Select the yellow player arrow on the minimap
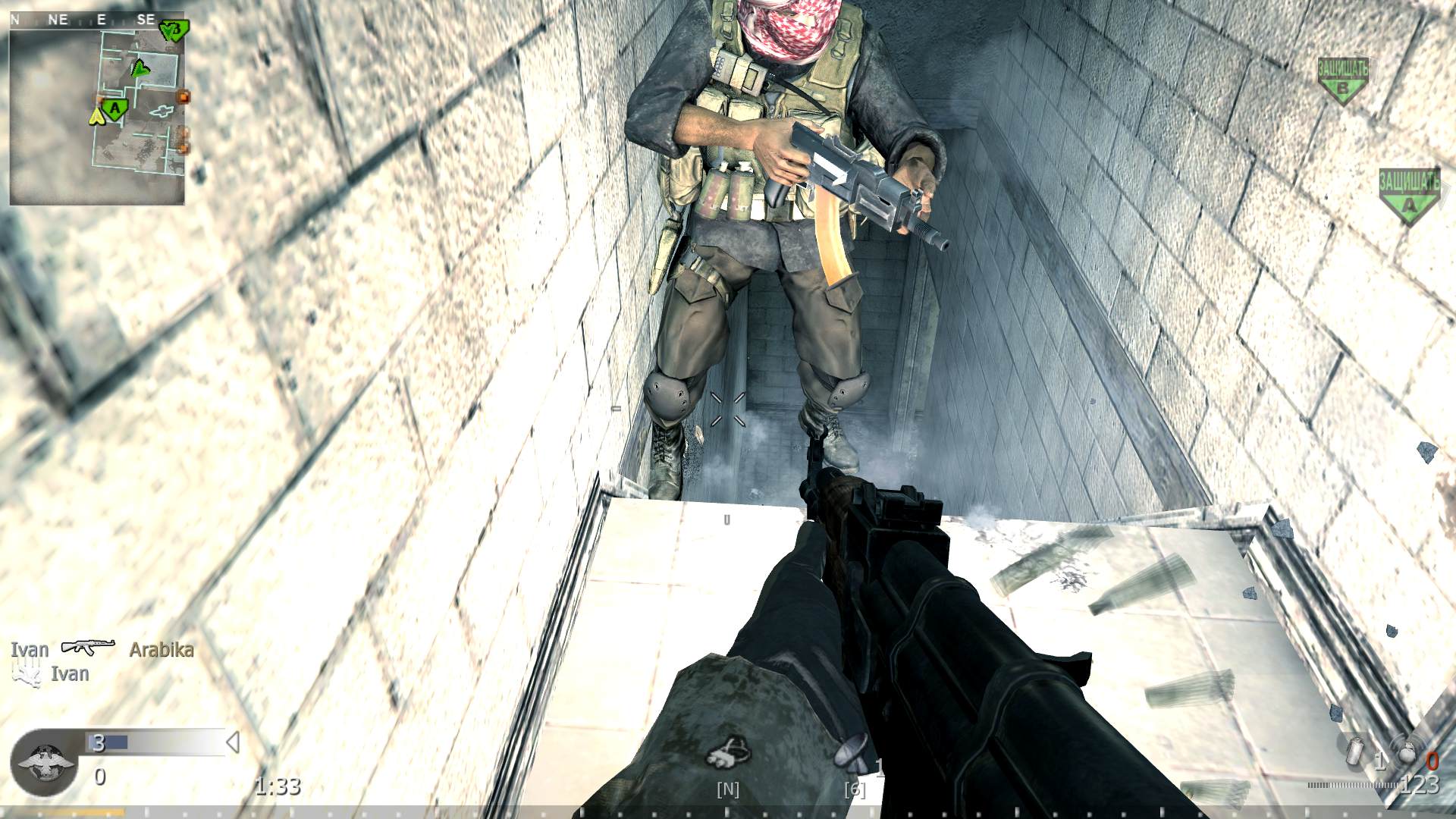Image resolution: width=1456 pixels, height=819 pixels. pos(96,117)
